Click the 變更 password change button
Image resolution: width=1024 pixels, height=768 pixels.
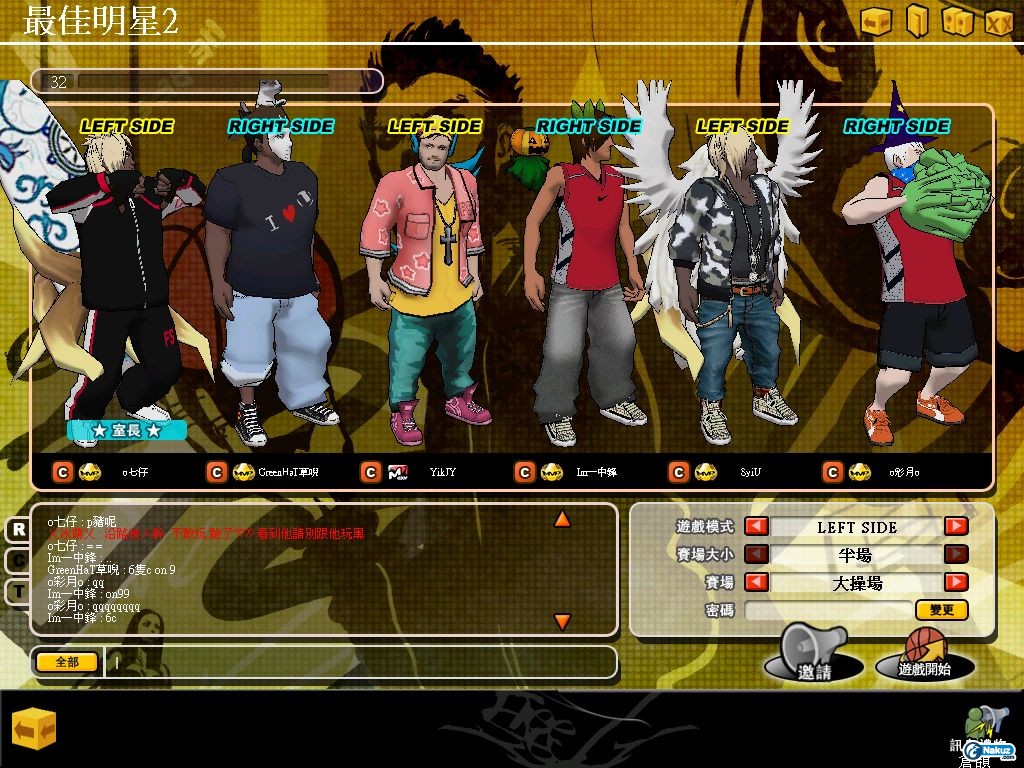click(x=941, y=609)
